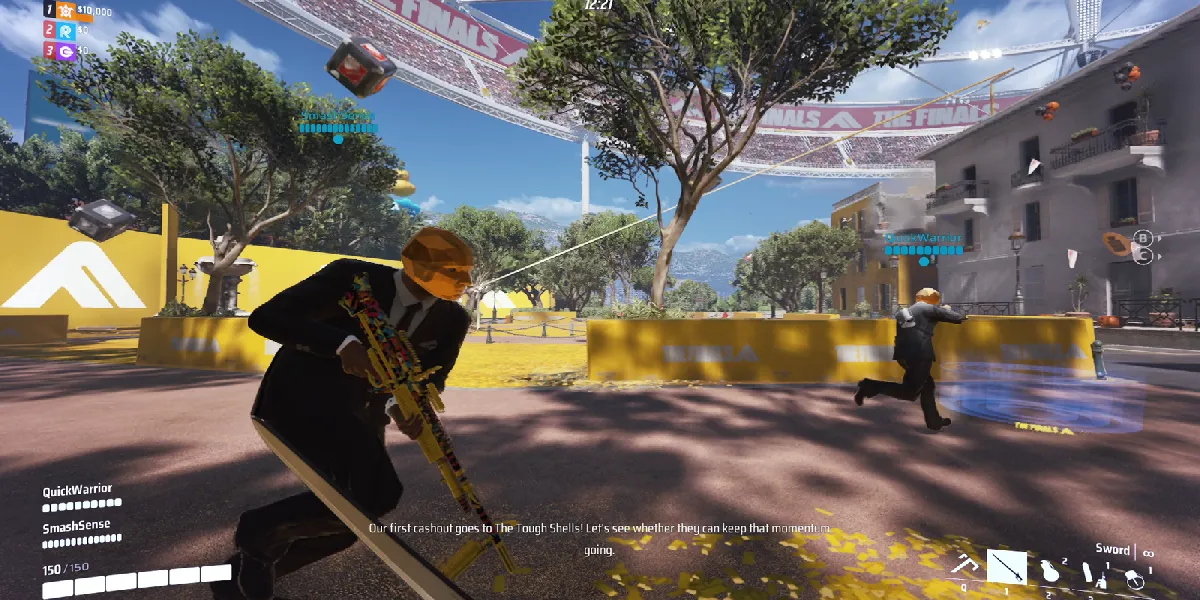Click teammate SmashSense in the squad list

(x=76, y=526)
